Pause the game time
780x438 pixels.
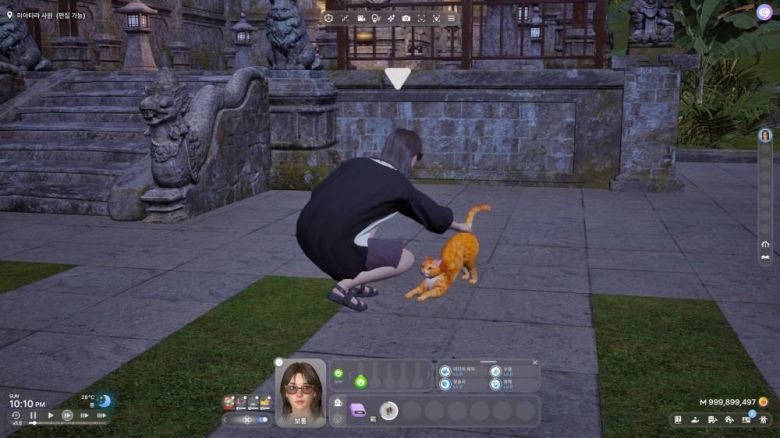[x=33, y=415]
